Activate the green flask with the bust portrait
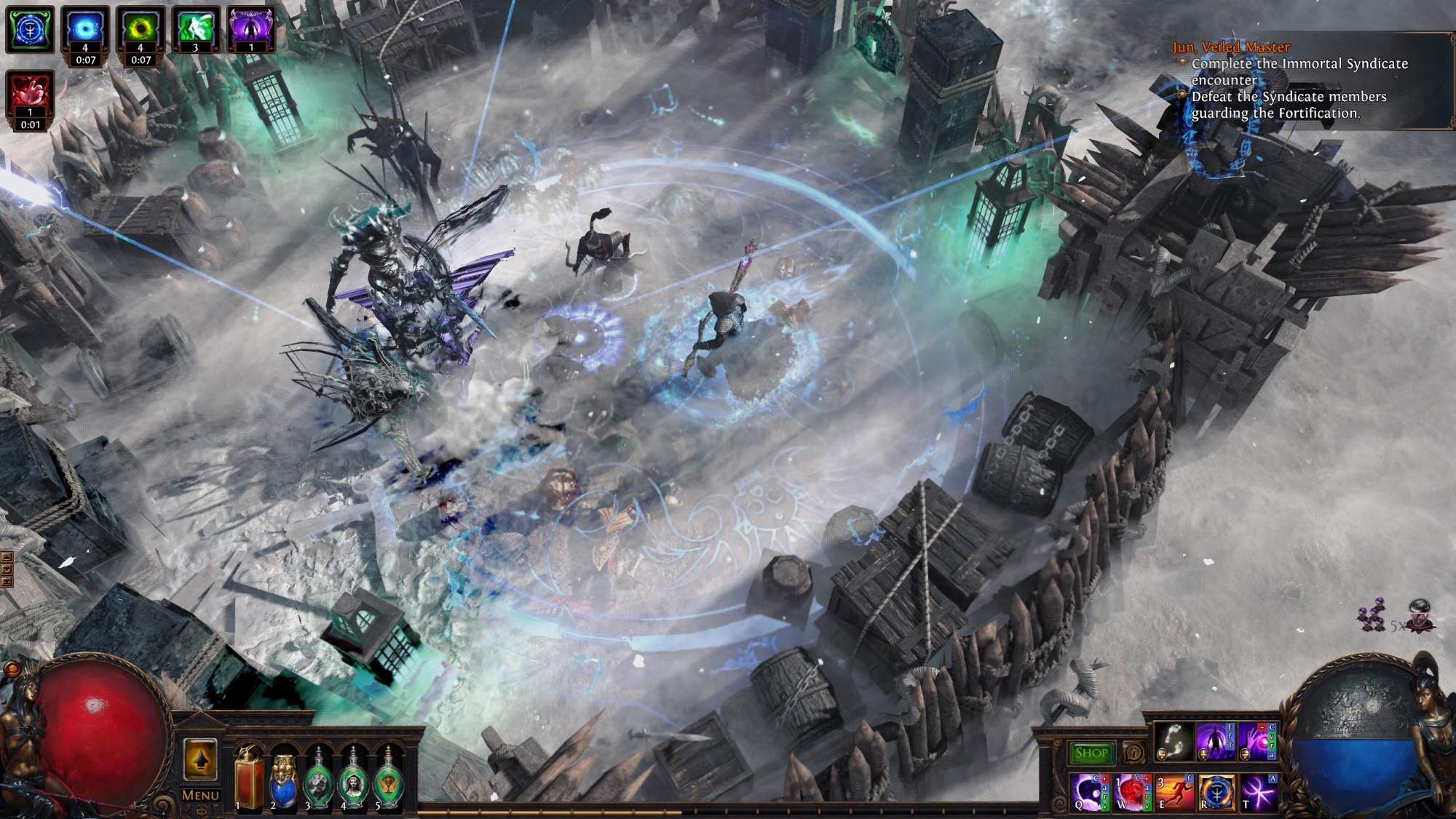Image resolution: width=1456 pixels, height=819 pixels. tap(354, 780)
